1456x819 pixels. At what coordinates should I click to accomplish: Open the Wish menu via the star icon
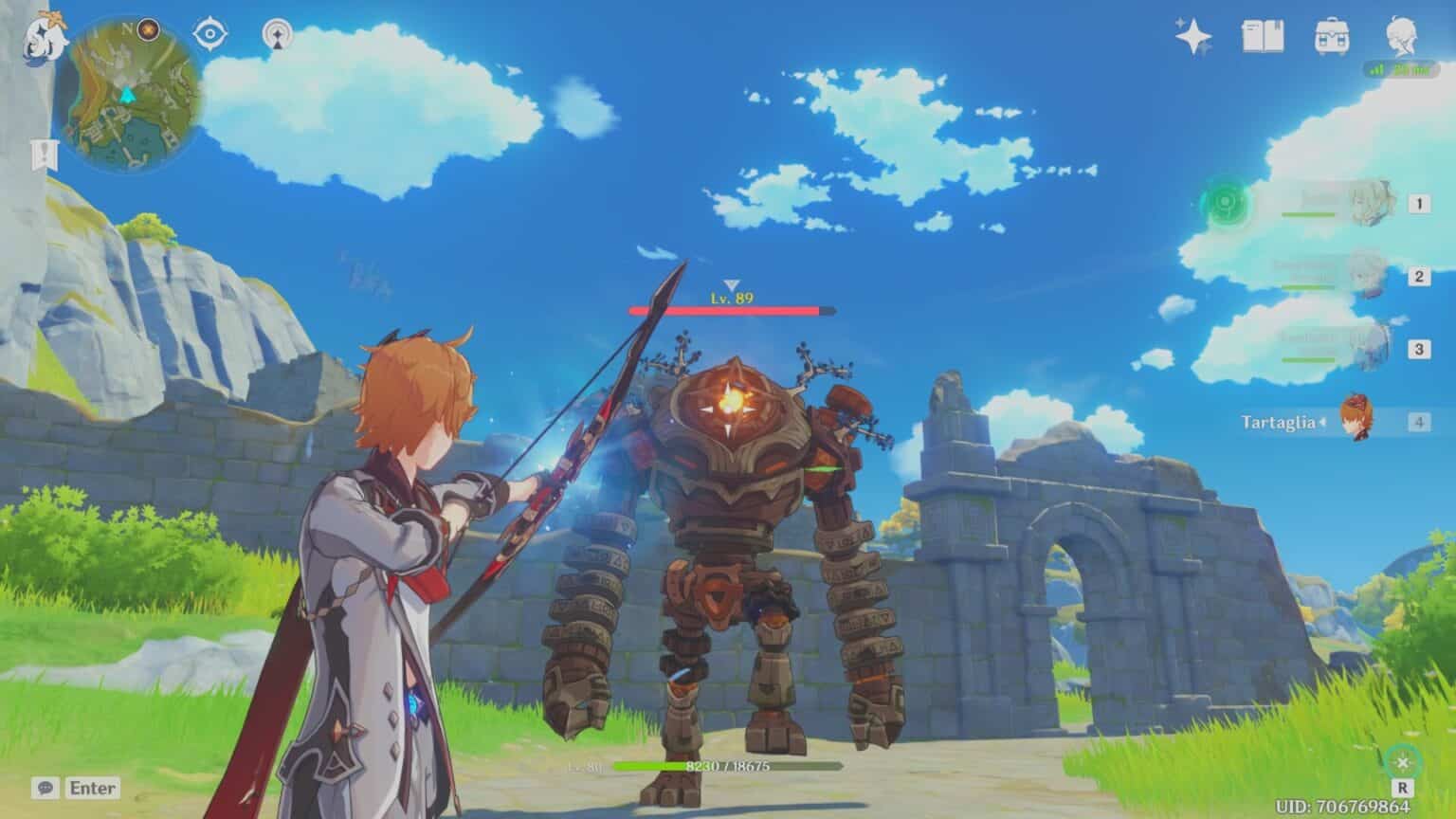(1193, 36)
